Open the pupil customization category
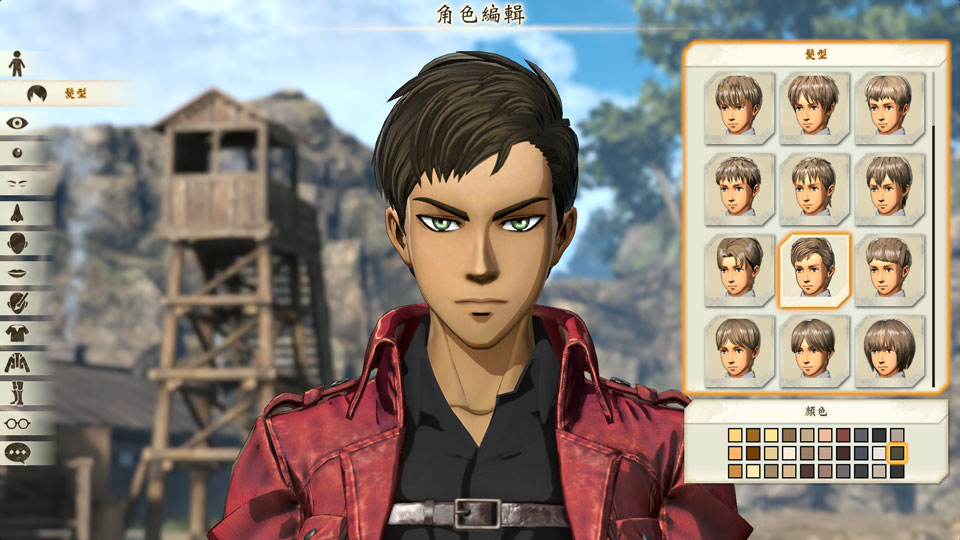Viewport: 960px width, 540px height. click(17, 153)
